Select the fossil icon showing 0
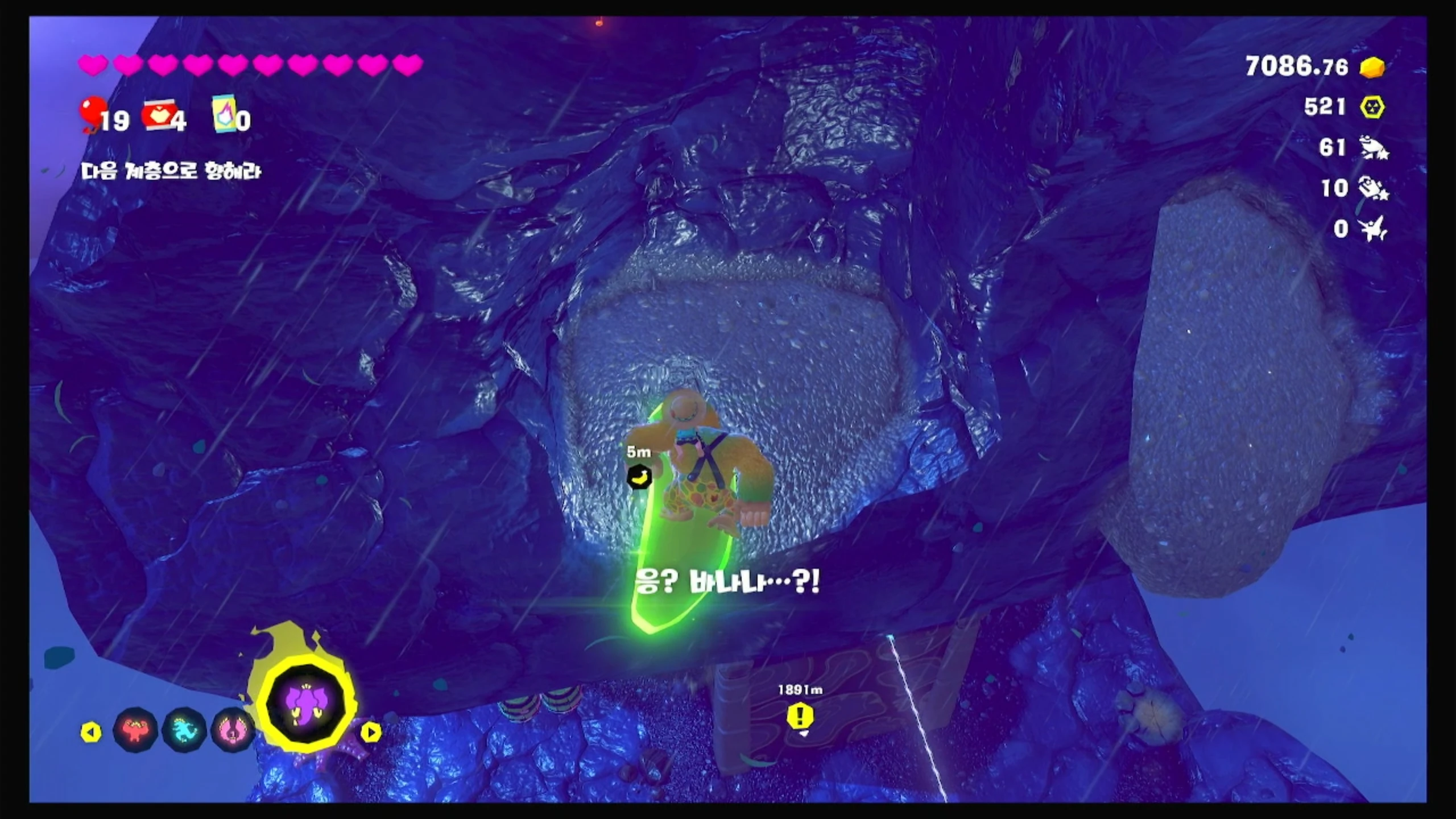Viewport: 1456px width, 819px height. coord(1373,229)
